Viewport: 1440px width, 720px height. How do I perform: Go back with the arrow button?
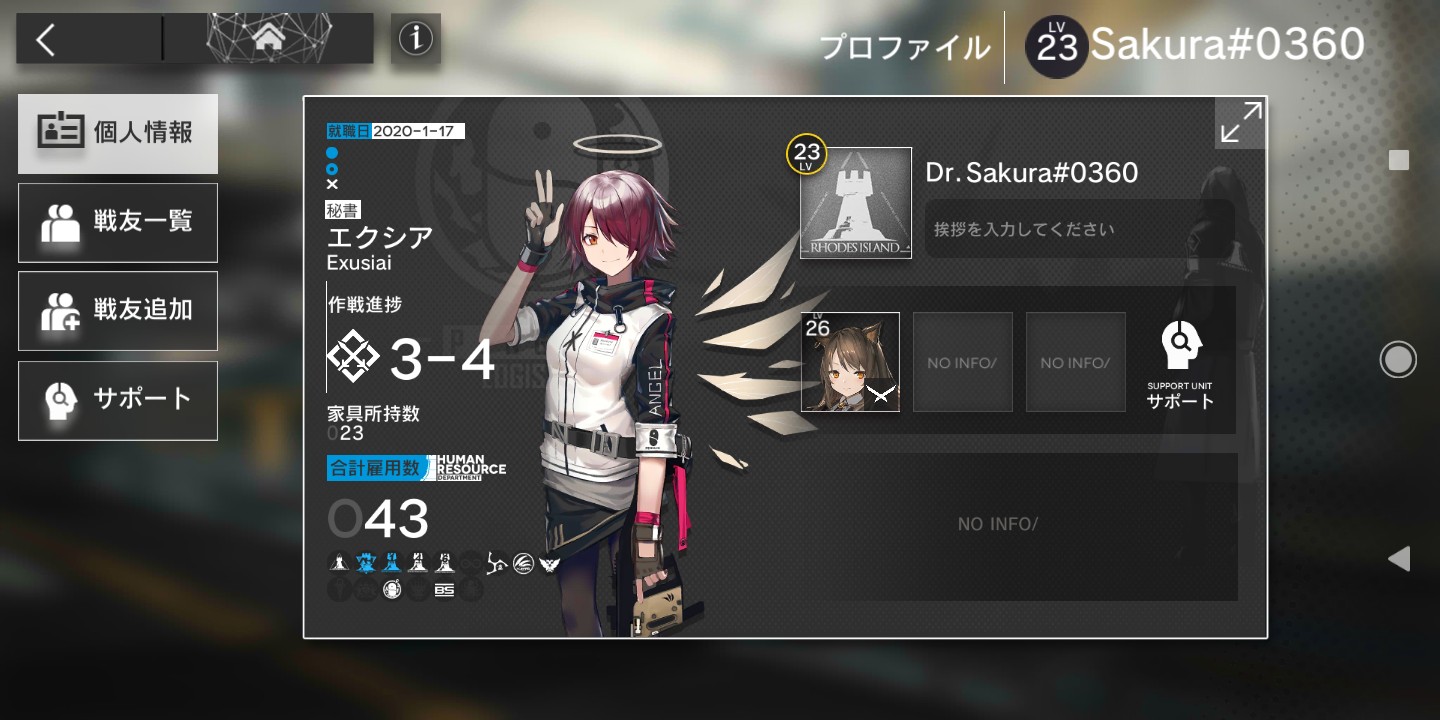(x=46, y=39)
